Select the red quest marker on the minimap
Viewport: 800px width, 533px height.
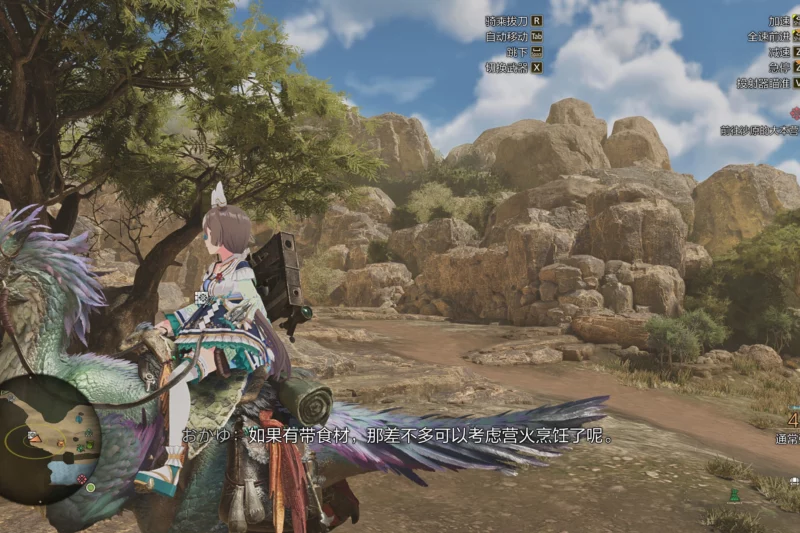pyautogui.click(x=82, y=478)
